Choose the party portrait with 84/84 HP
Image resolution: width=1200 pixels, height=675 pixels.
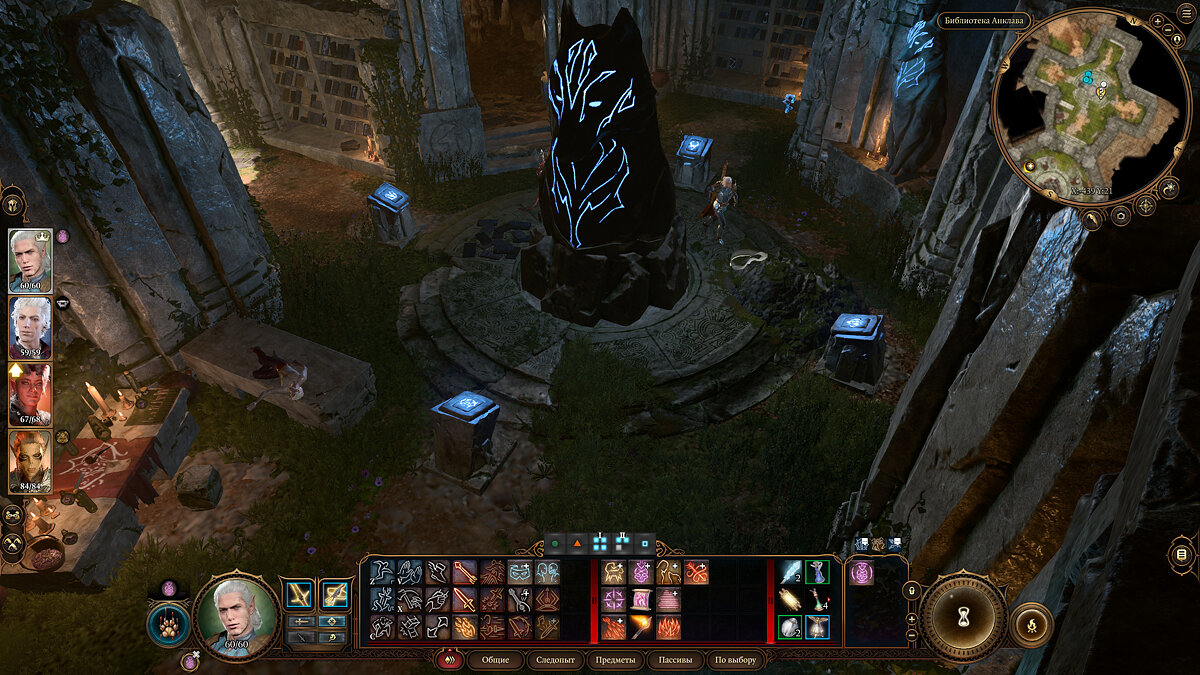30,458
